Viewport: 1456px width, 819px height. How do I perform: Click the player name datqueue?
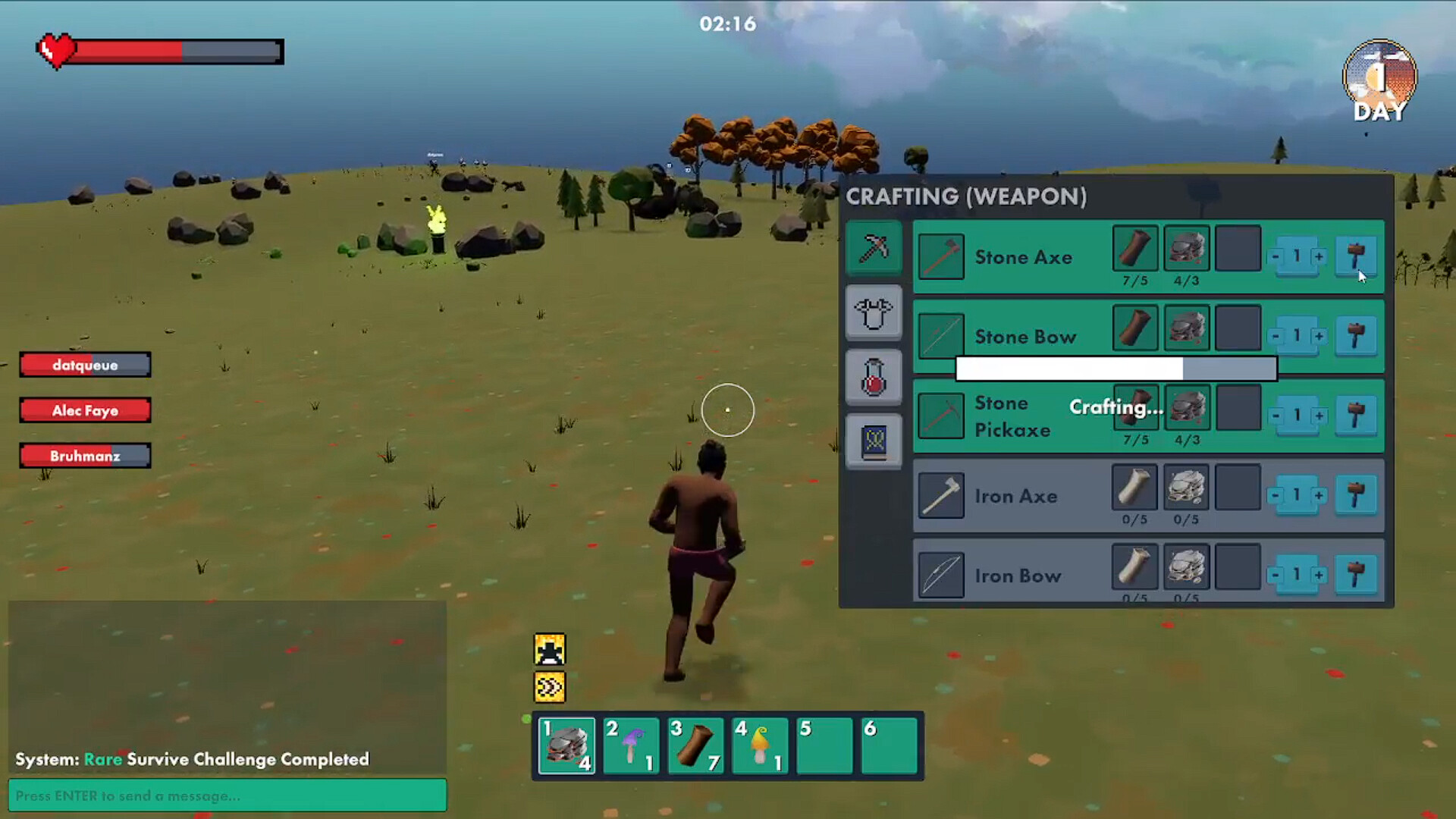coord(85,365)
